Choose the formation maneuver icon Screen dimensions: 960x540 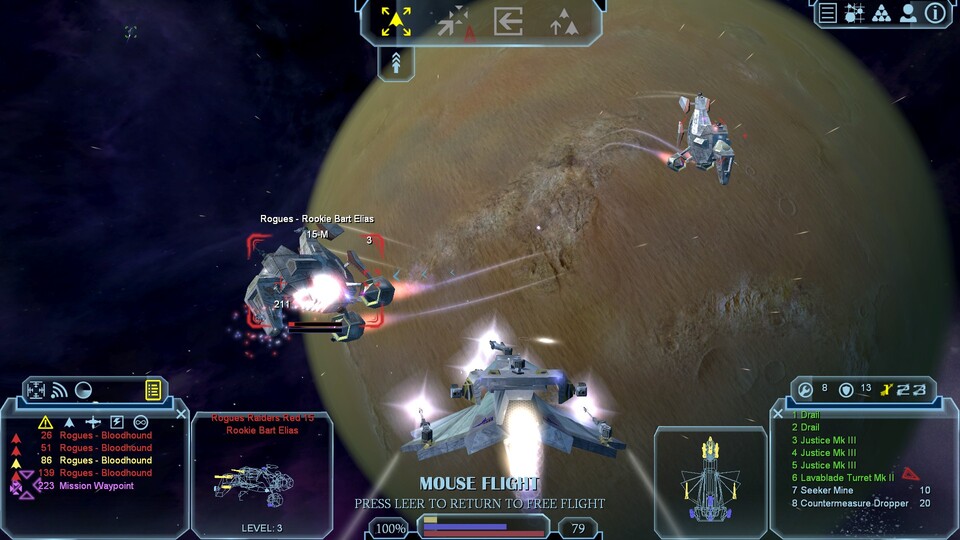coord(565,21)
